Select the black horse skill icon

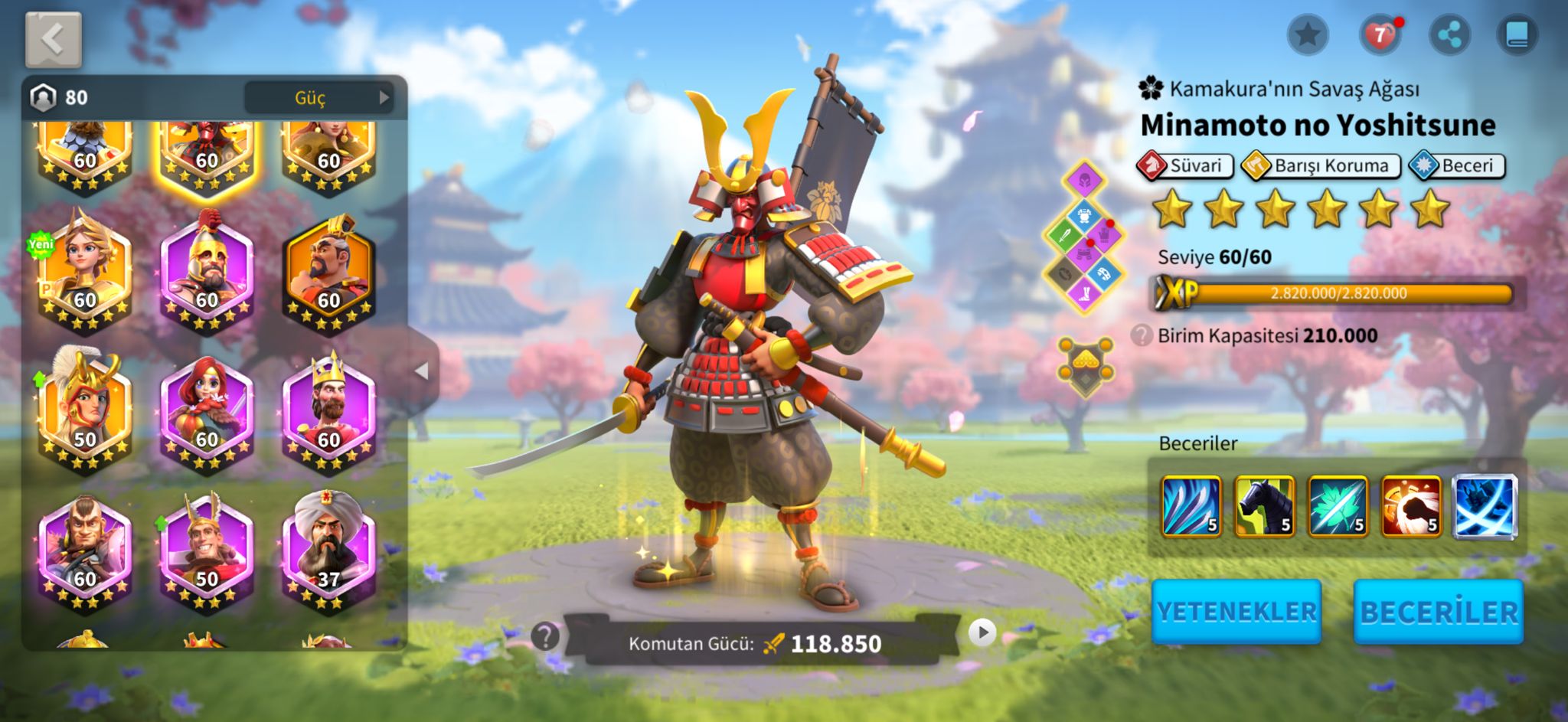click(x=1265, y=506)
